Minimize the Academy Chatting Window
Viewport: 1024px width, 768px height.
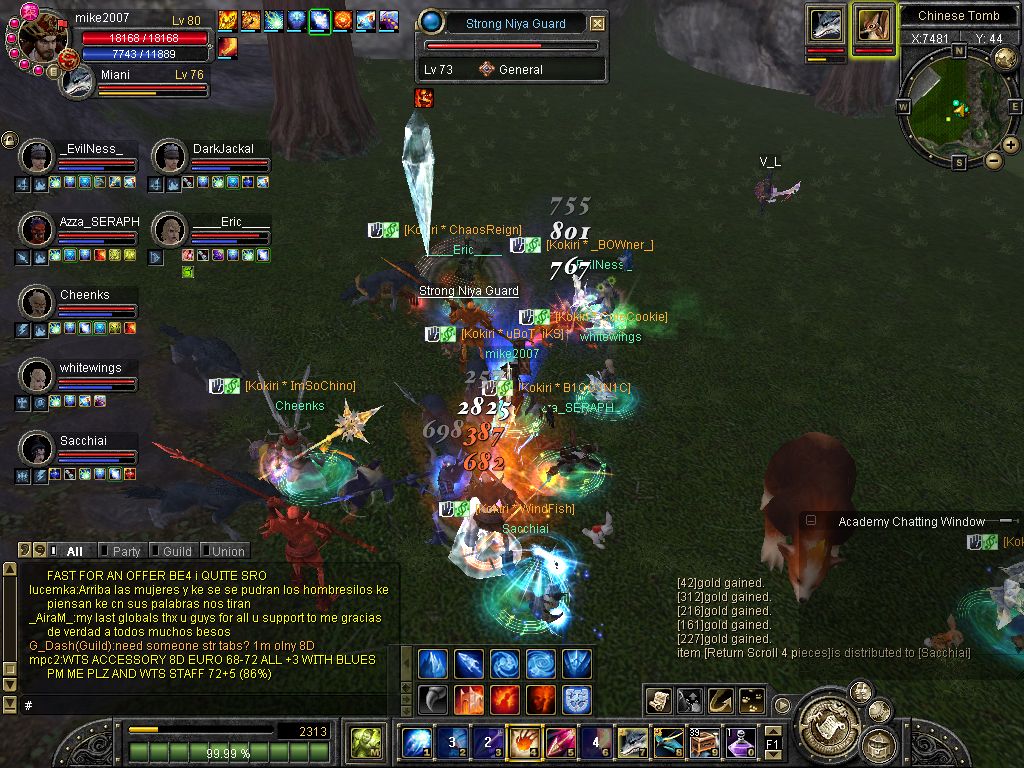pos(811,521)
